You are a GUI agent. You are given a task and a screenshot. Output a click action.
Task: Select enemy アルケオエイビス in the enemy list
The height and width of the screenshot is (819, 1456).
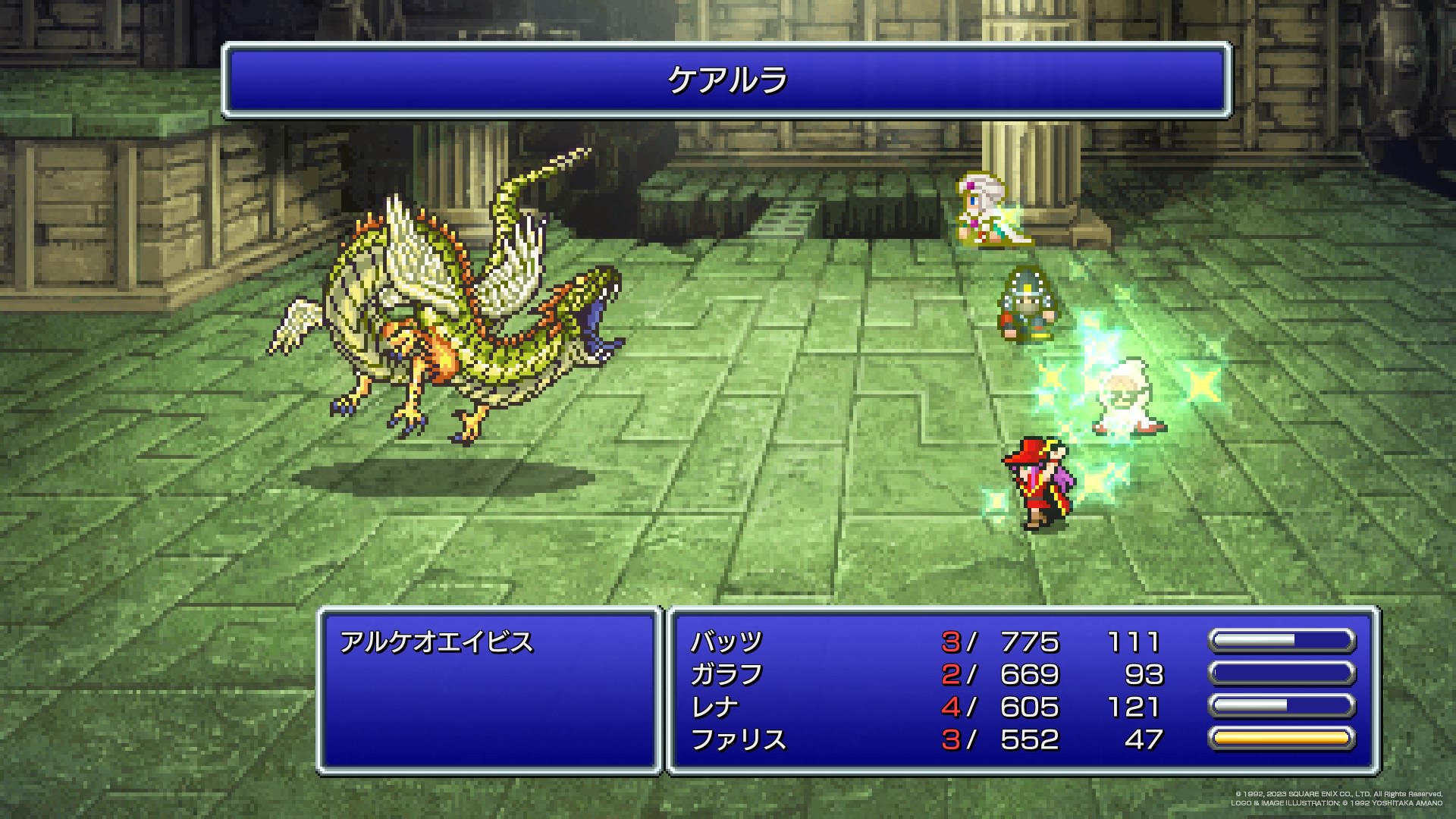[x=437, y=642]
